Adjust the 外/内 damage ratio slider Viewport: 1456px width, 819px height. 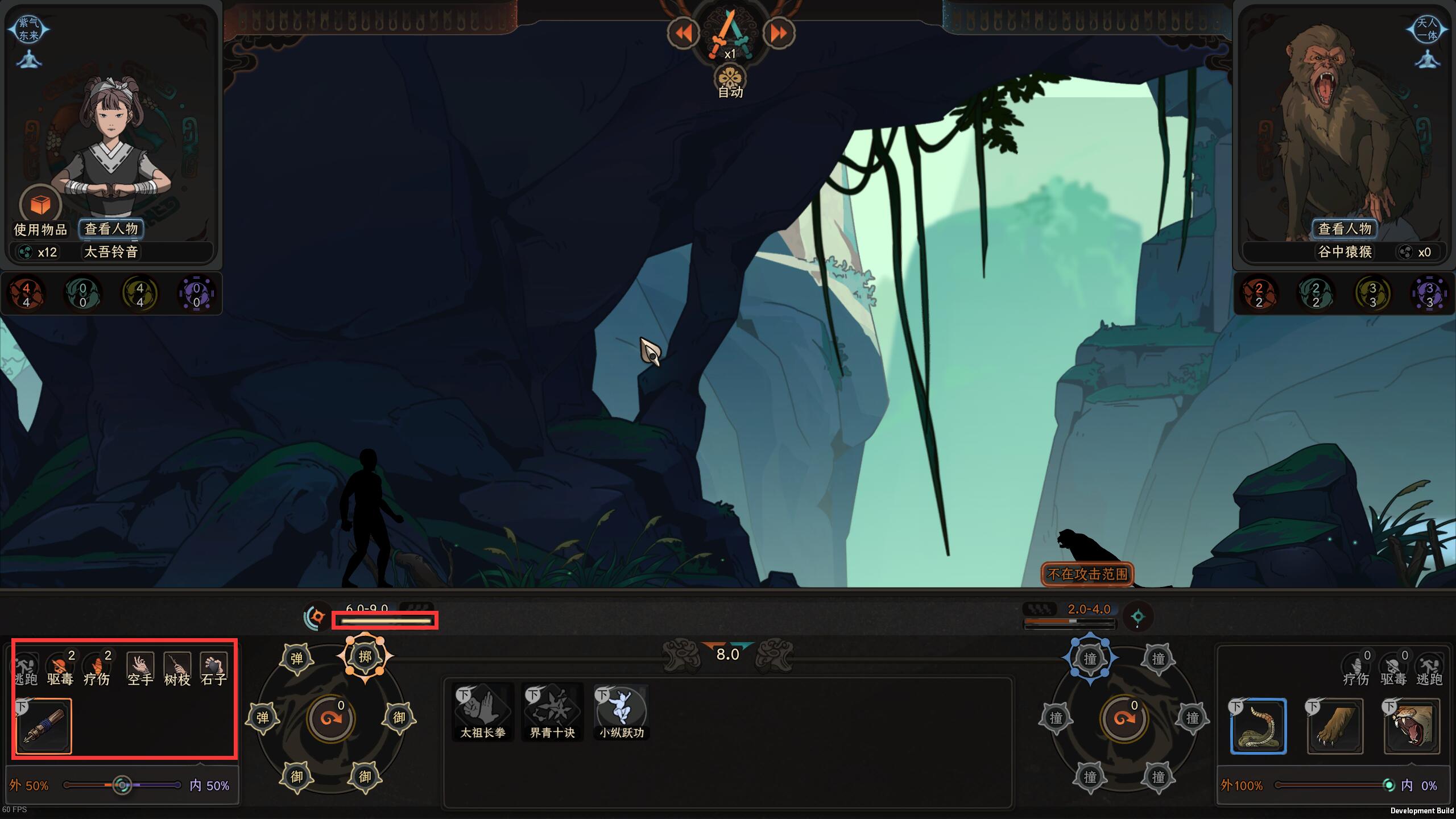click(122, 785)
